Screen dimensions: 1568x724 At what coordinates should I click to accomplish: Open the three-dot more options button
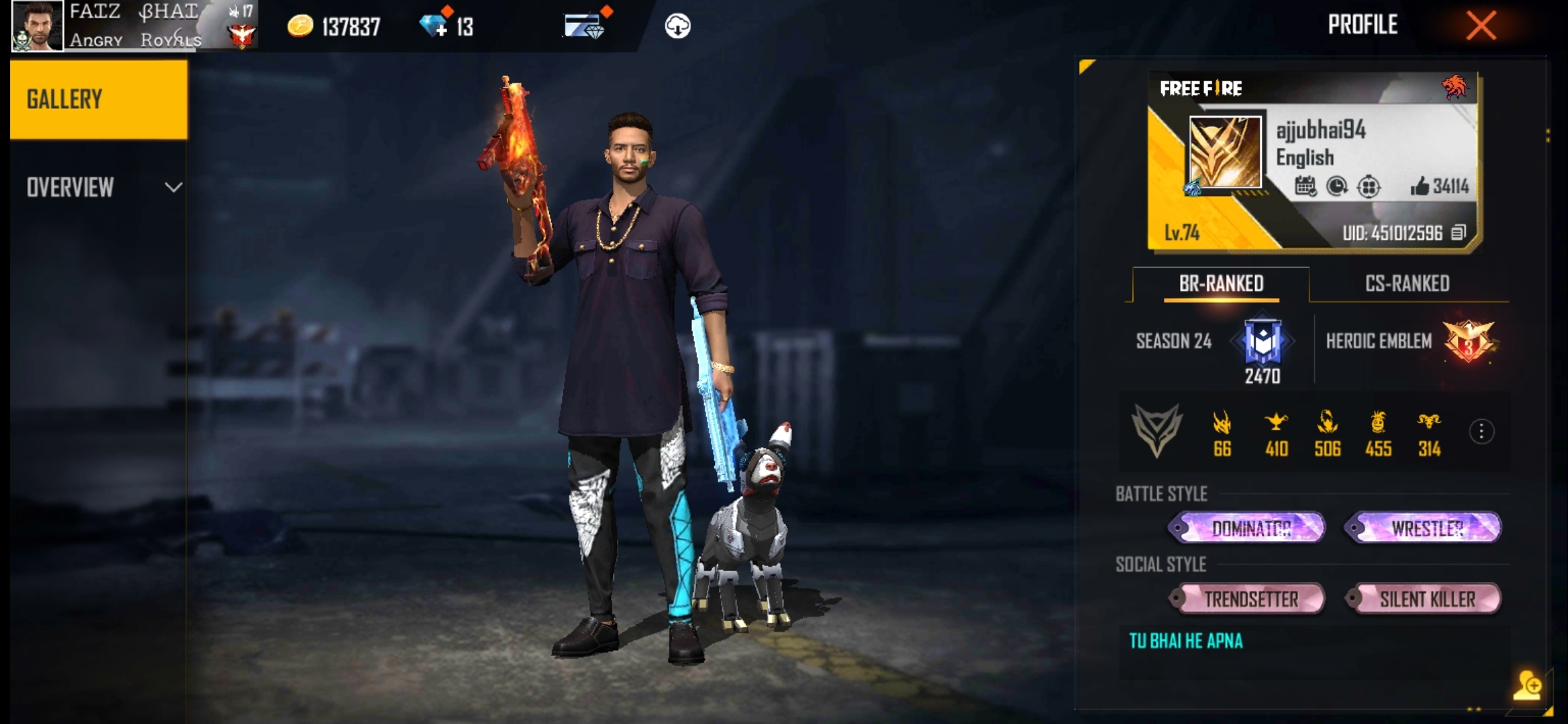[1481, 431]
